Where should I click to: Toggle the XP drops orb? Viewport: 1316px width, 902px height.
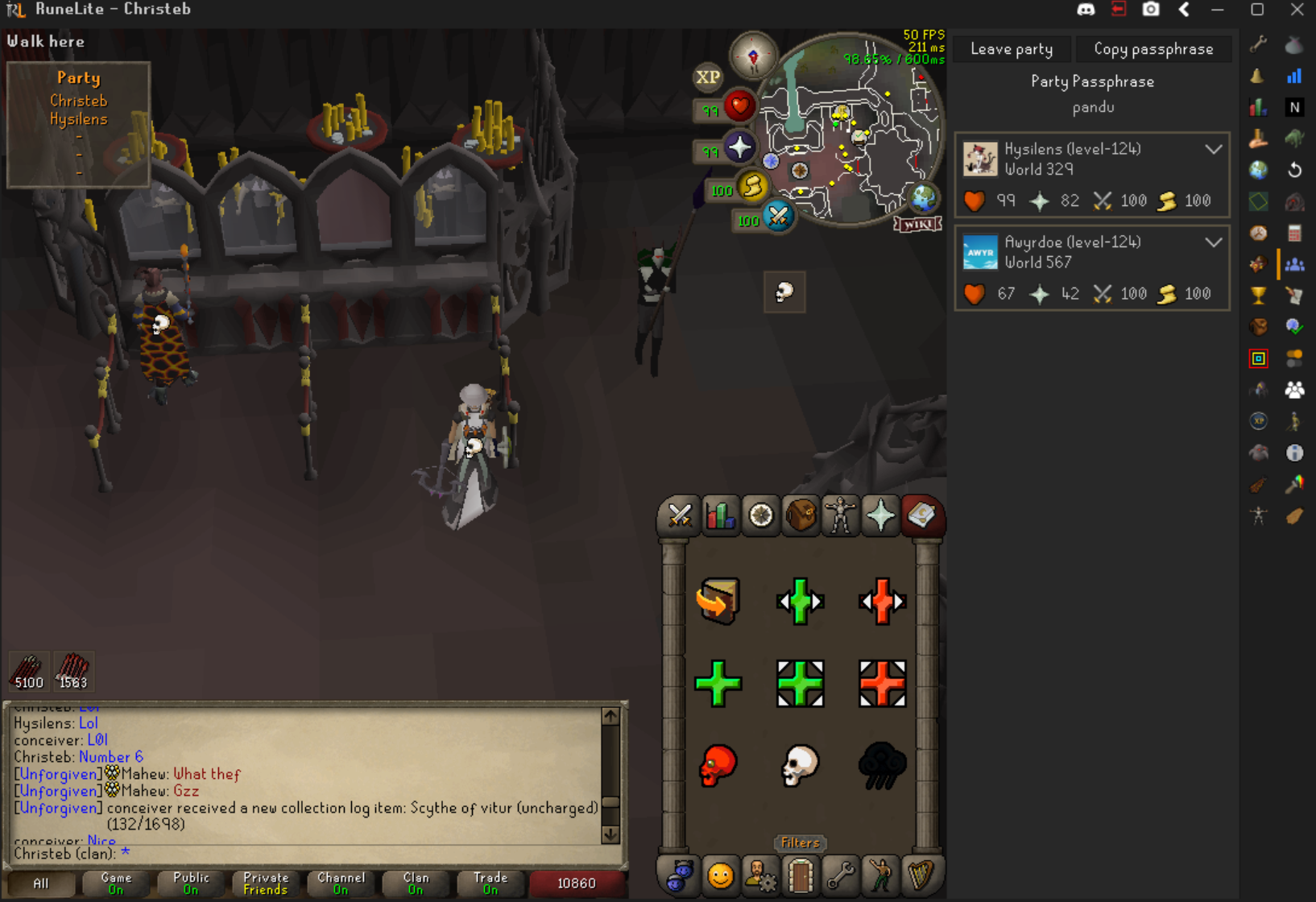(707, 77)
